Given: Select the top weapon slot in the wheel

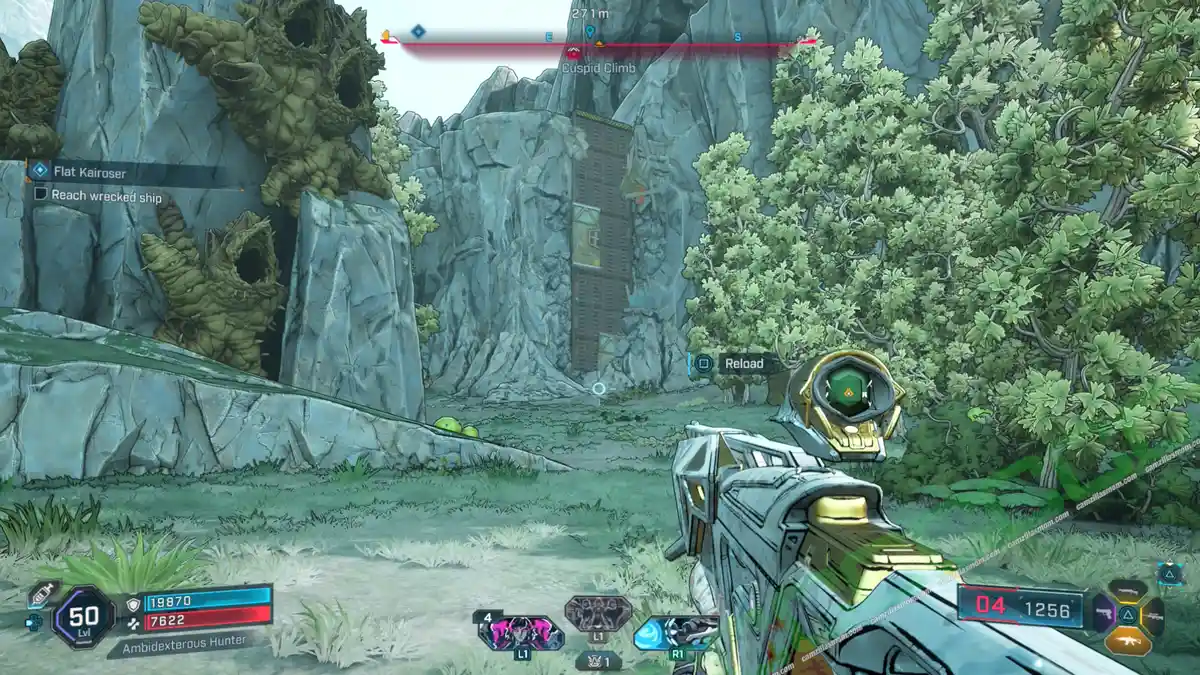Looking at the screenshot, I should coord(1127,591).
